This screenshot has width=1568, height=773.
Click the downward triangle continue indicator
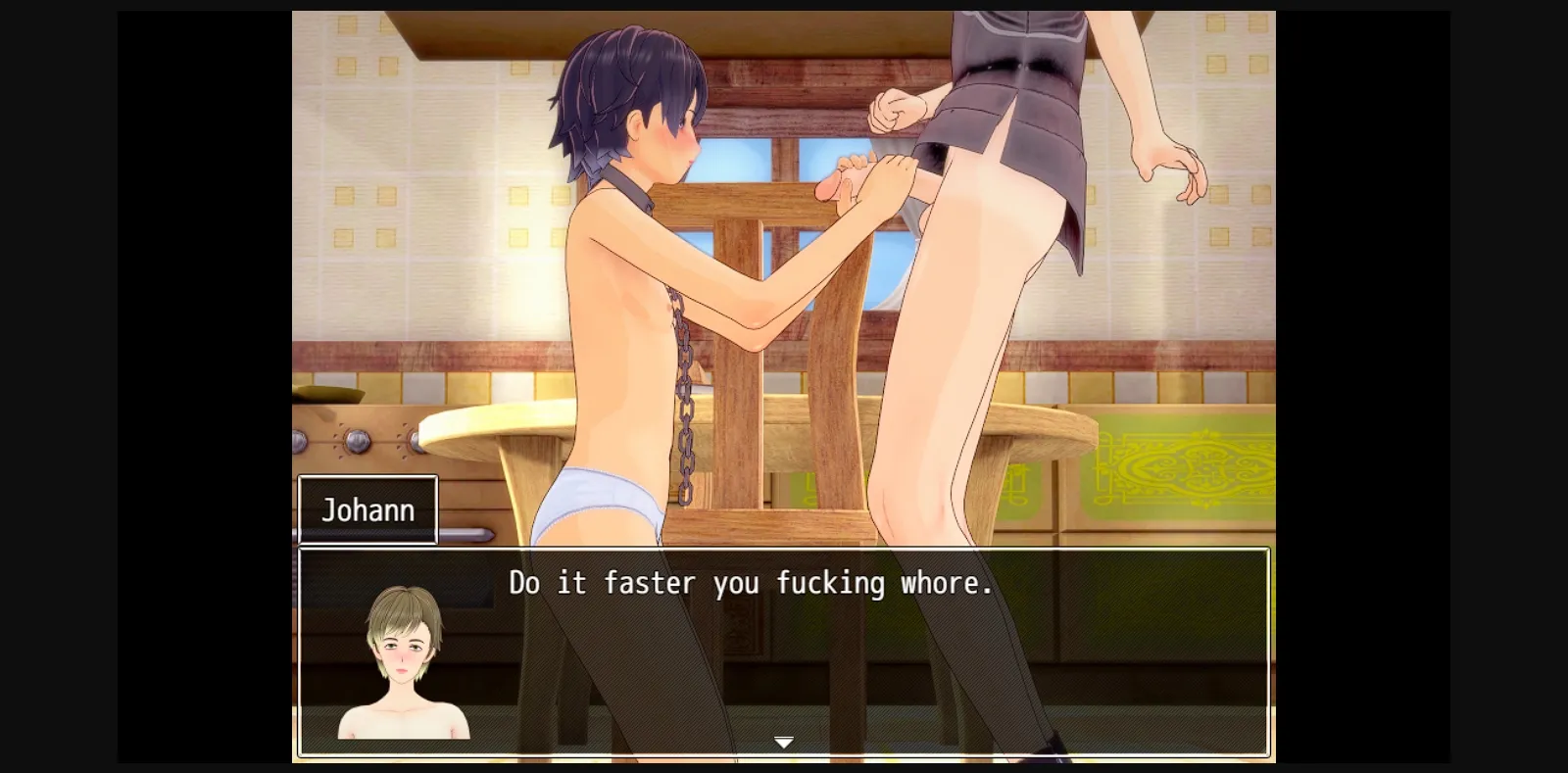[783, 743]
